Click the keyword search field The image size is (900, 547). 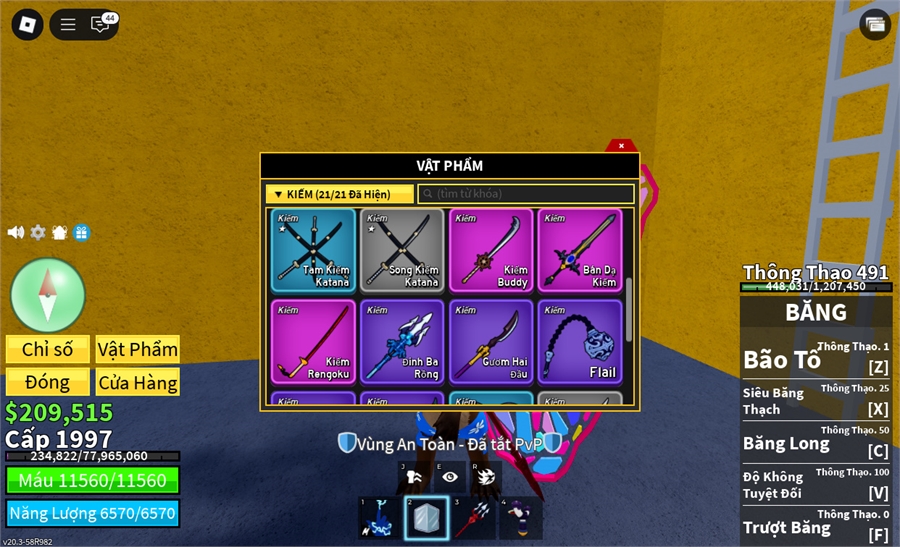(x=526, y=194)
